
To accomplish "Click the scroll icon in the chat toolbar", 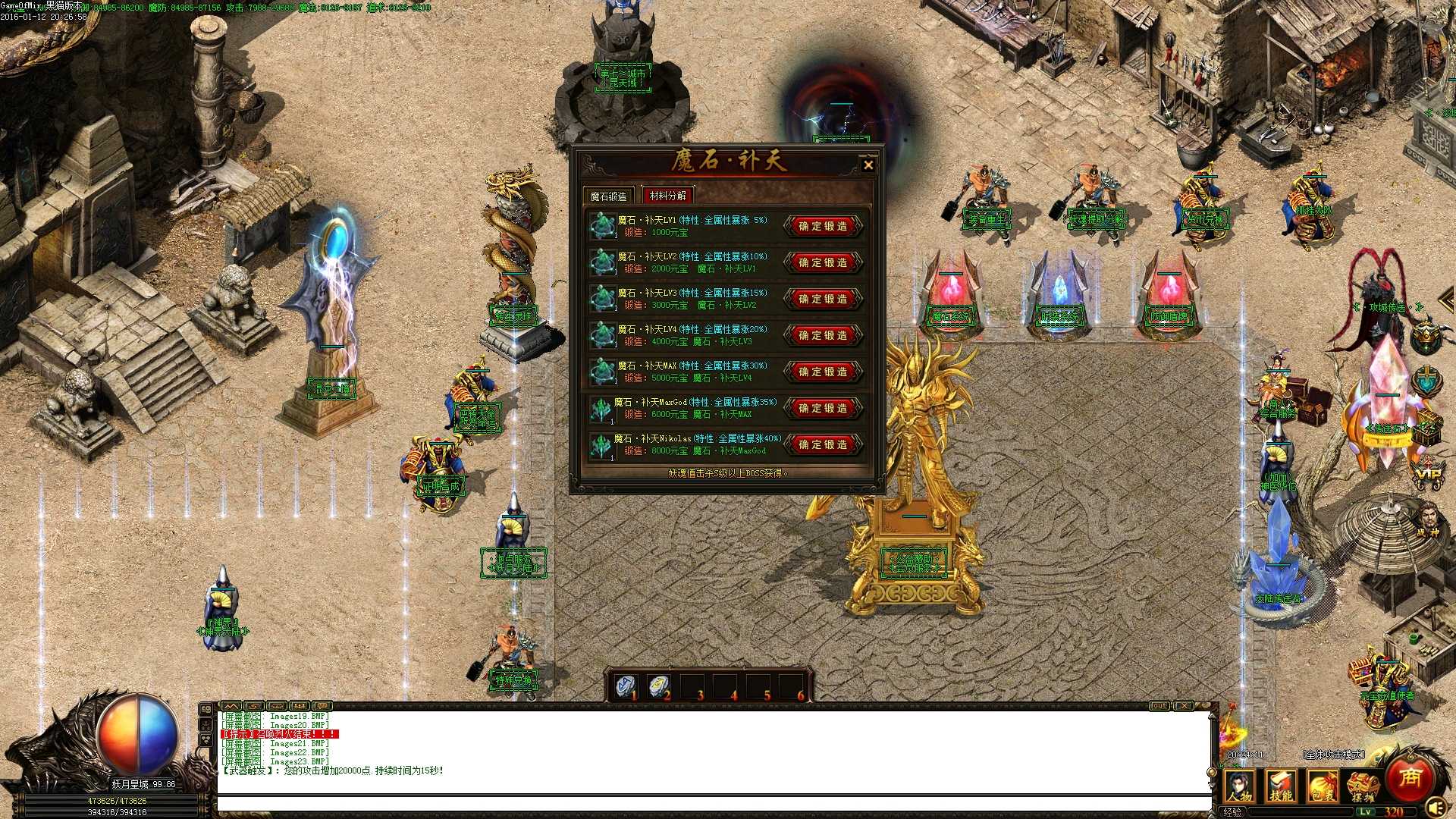I will (x=254, y=705).
